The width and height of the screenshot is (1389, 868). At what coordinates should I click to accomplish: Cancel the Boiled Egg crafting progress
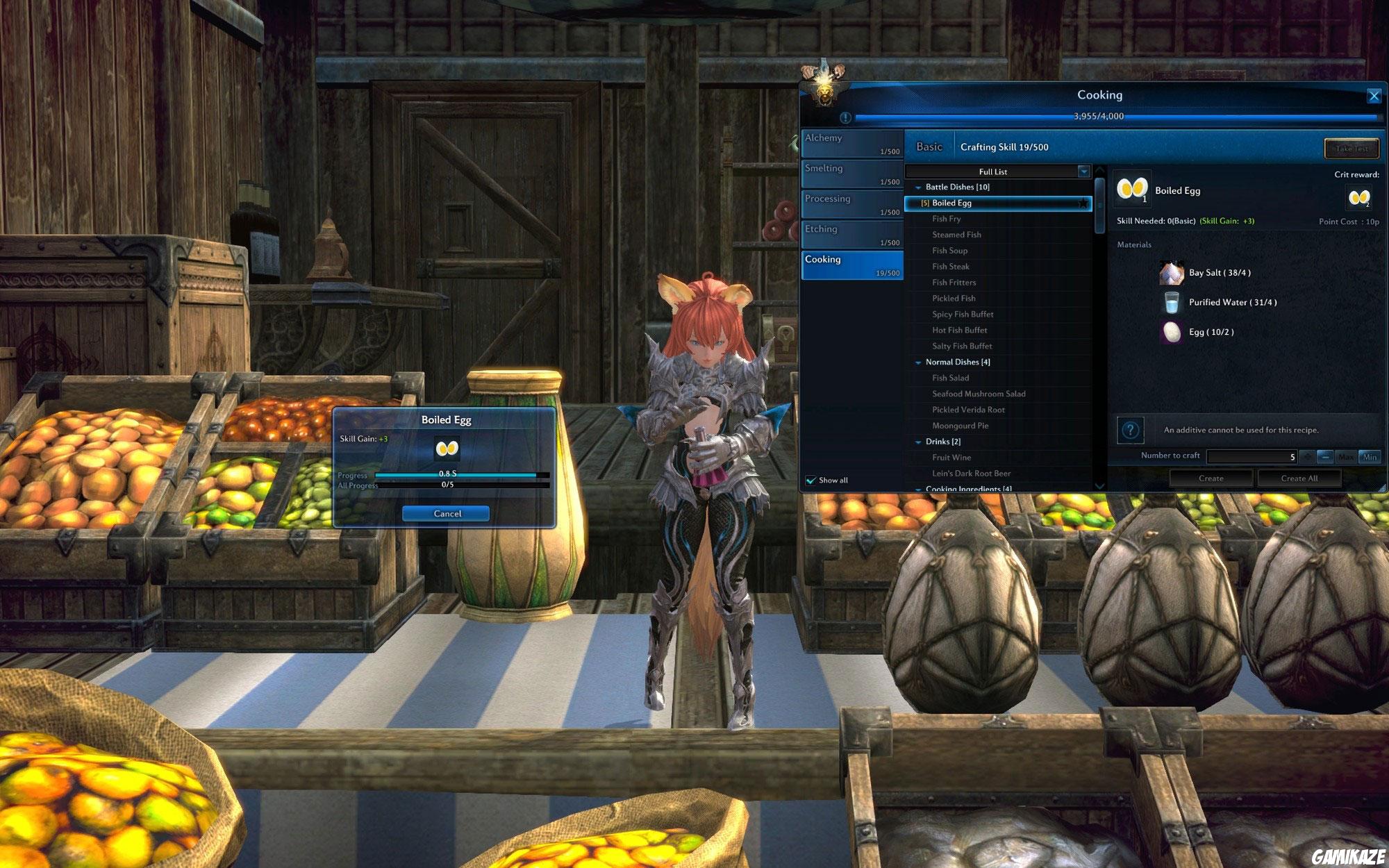pyautogui.click(x=445, y=514)
